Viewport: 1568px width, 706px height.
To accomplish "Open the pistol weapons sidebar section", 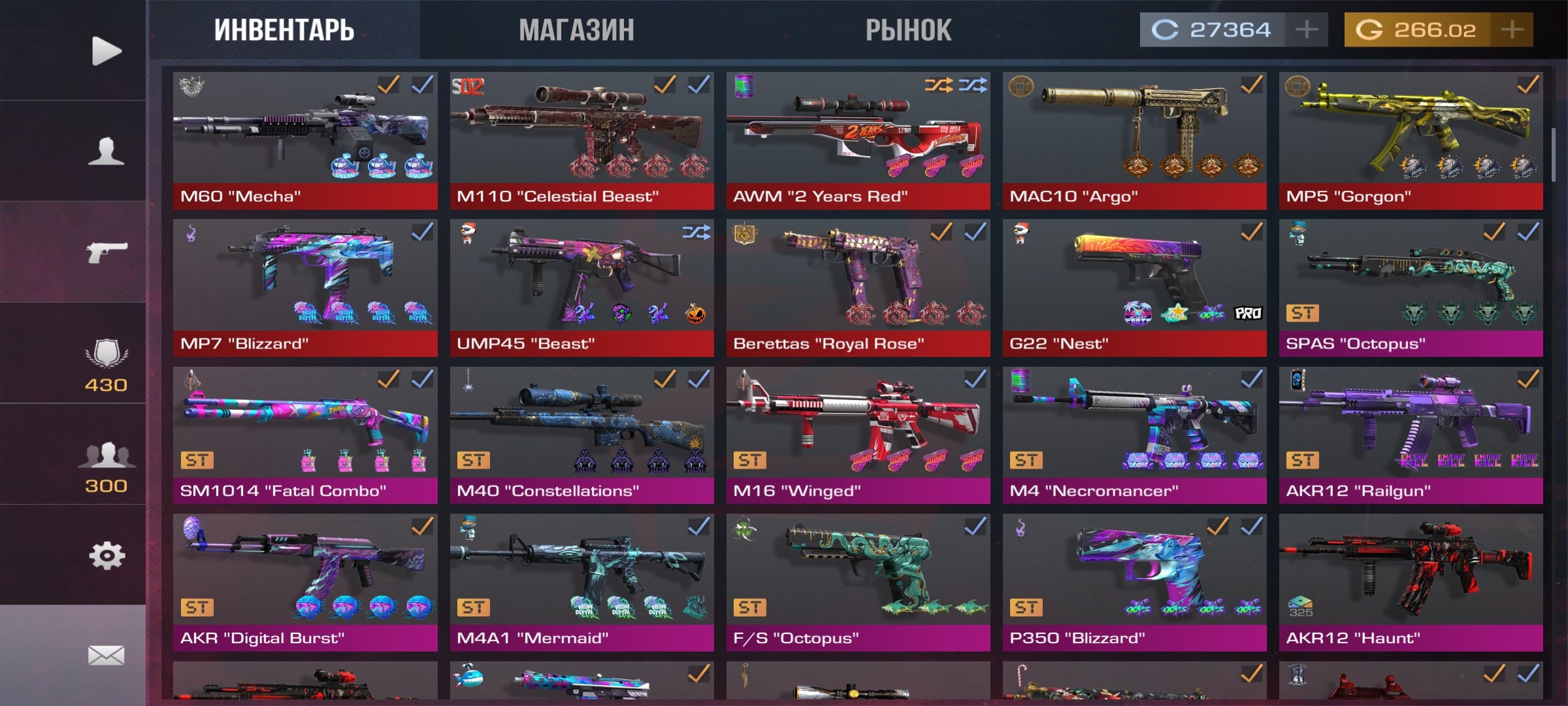I will tap(106, 252).
